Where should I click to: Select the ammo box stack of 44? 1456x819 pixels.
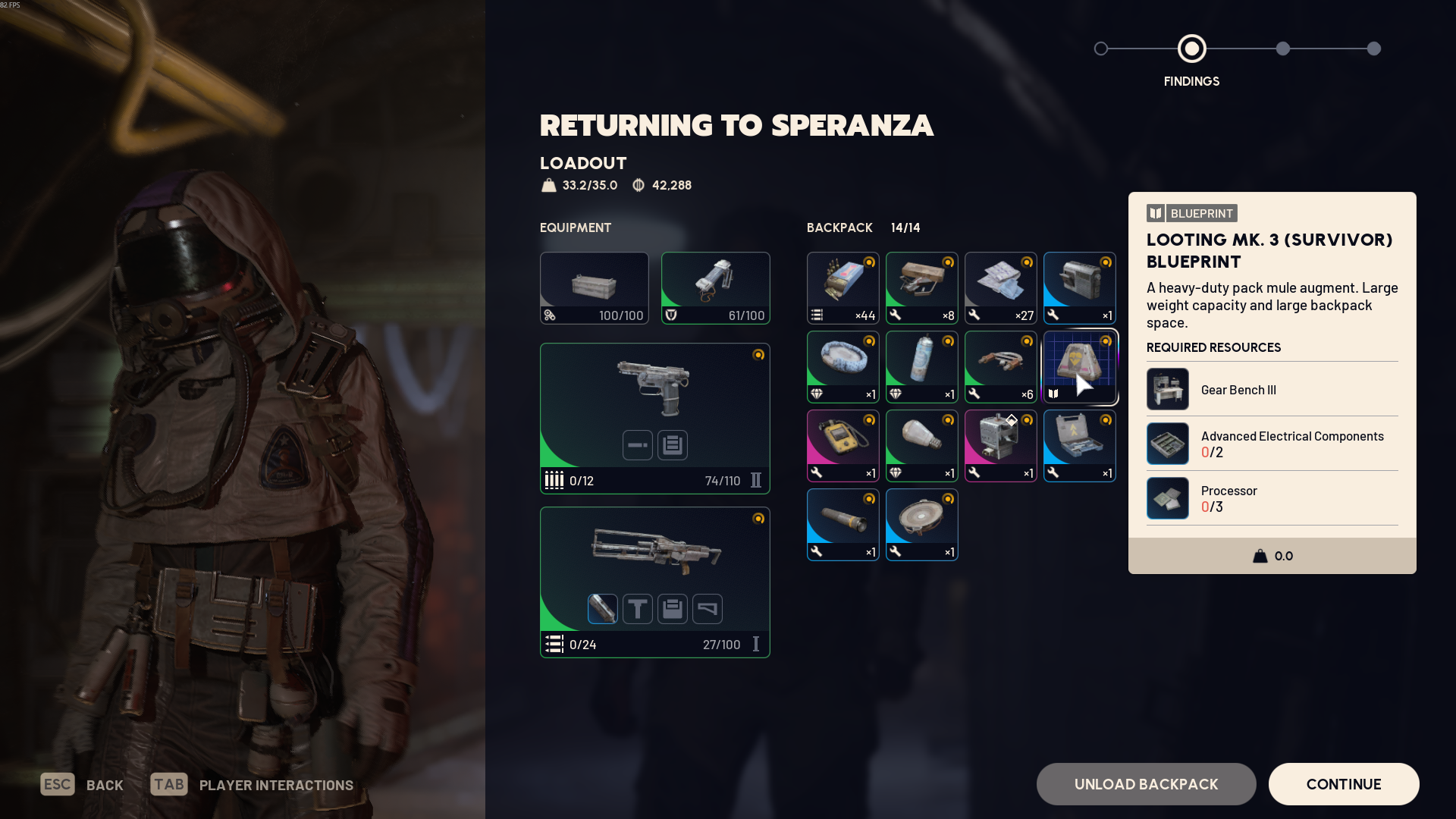pyautogui.click(x=843, y=288)
